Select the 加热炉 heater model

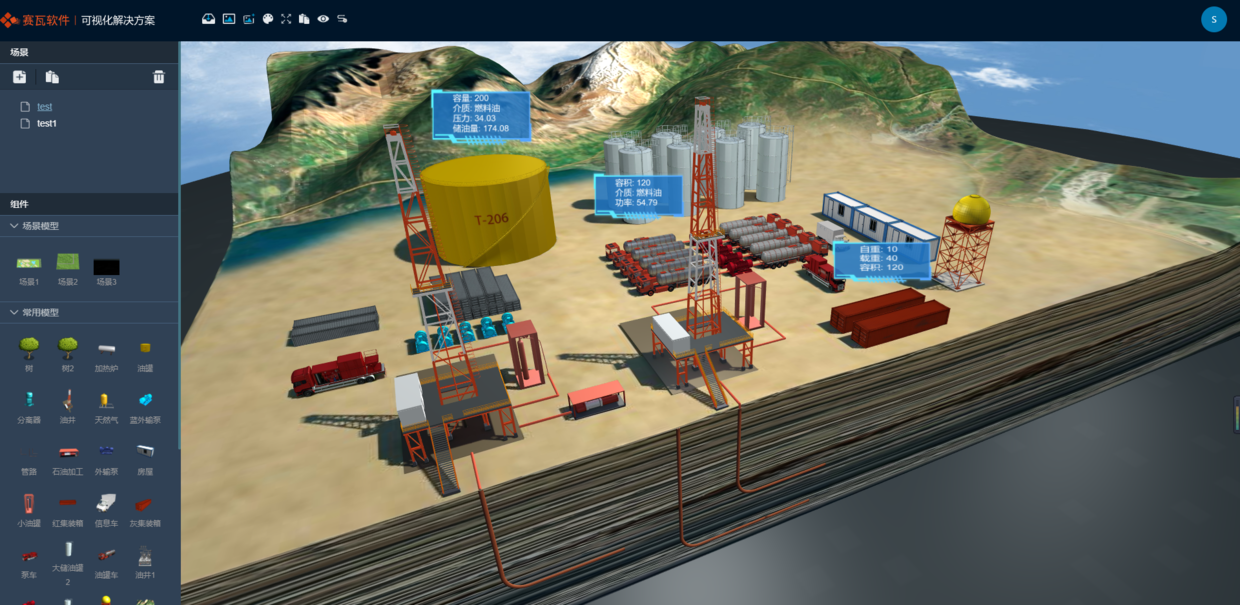[106, 349]
